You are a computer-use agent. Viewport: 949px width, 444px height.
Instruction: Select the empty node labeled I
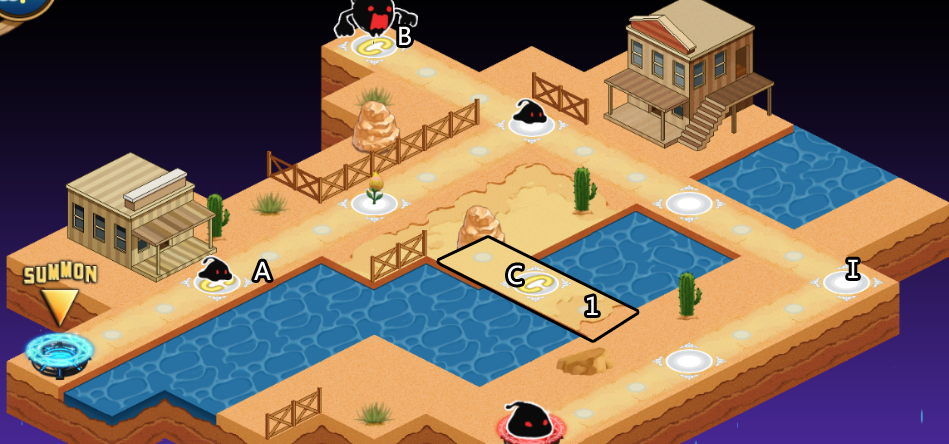(846, 283)
